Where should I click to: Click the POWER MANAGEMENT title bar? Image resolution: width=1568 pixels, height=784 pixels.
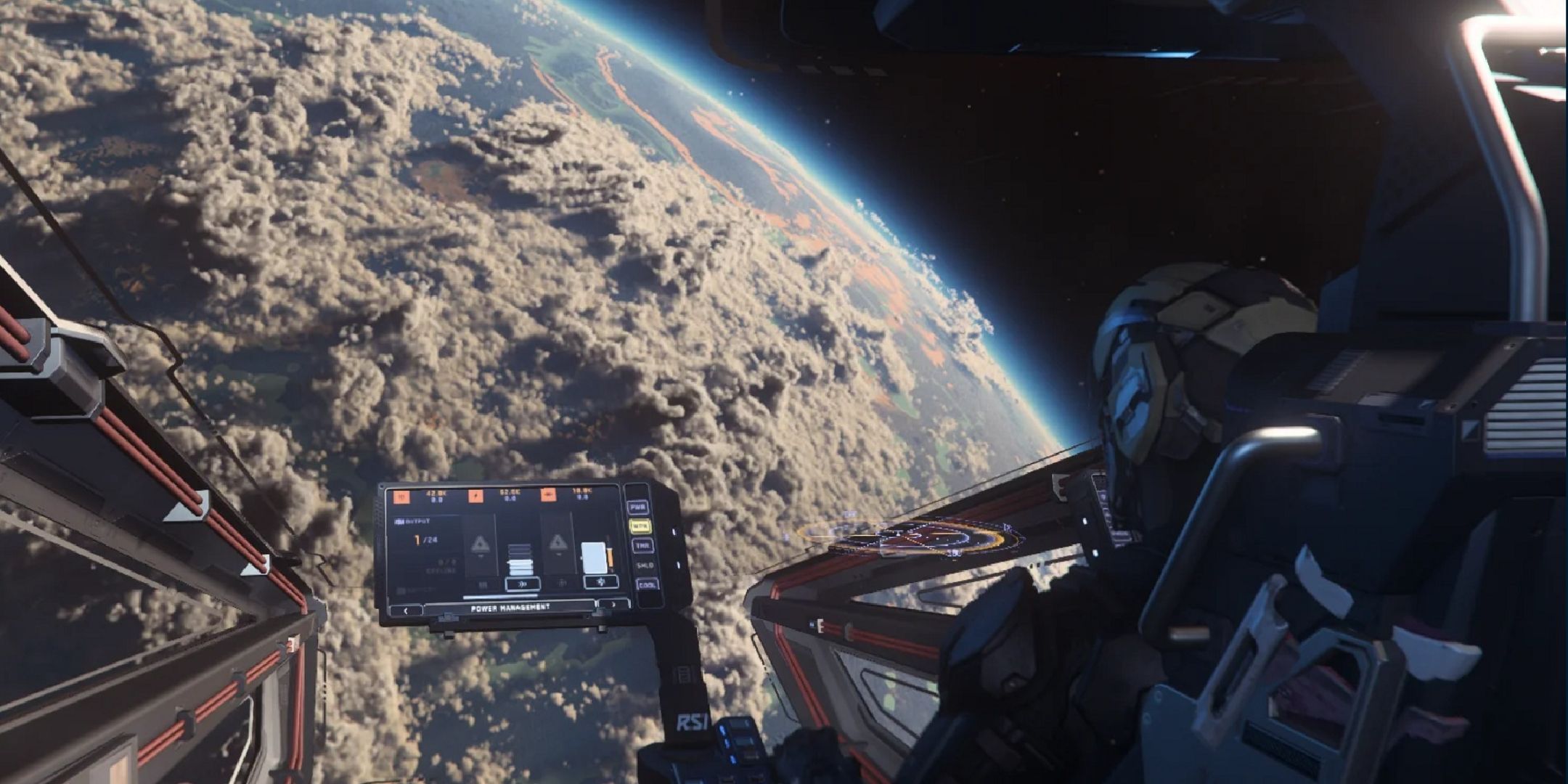tap(510, 606)
